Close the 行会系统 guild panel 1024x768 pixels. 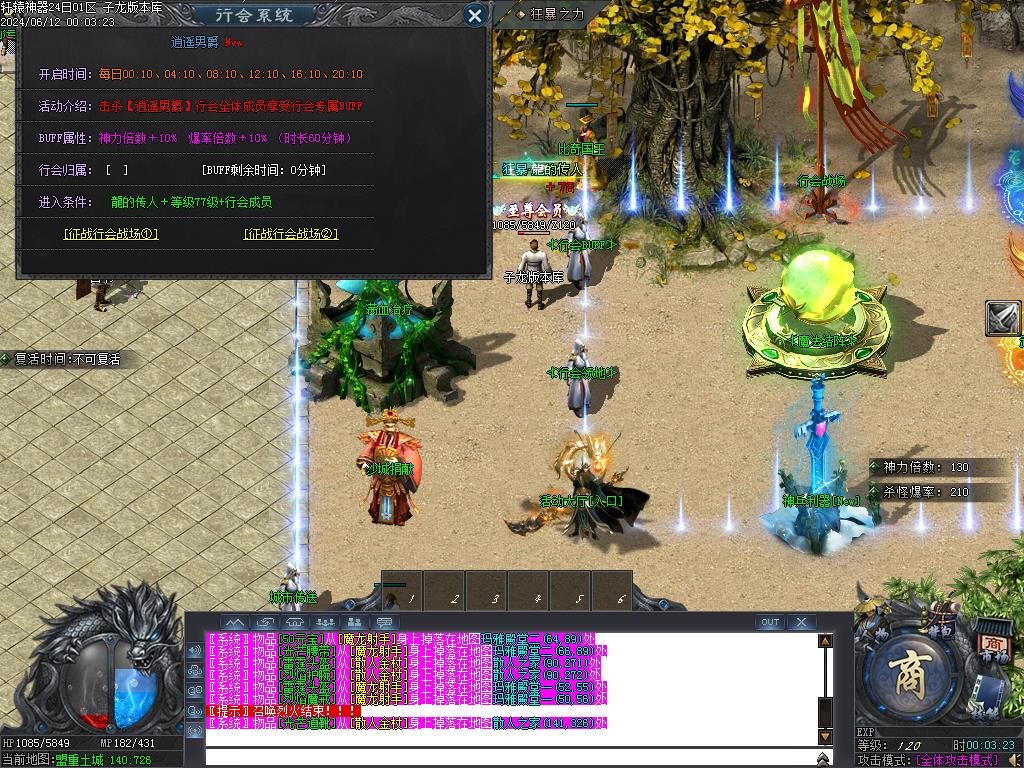pos(476,15)
